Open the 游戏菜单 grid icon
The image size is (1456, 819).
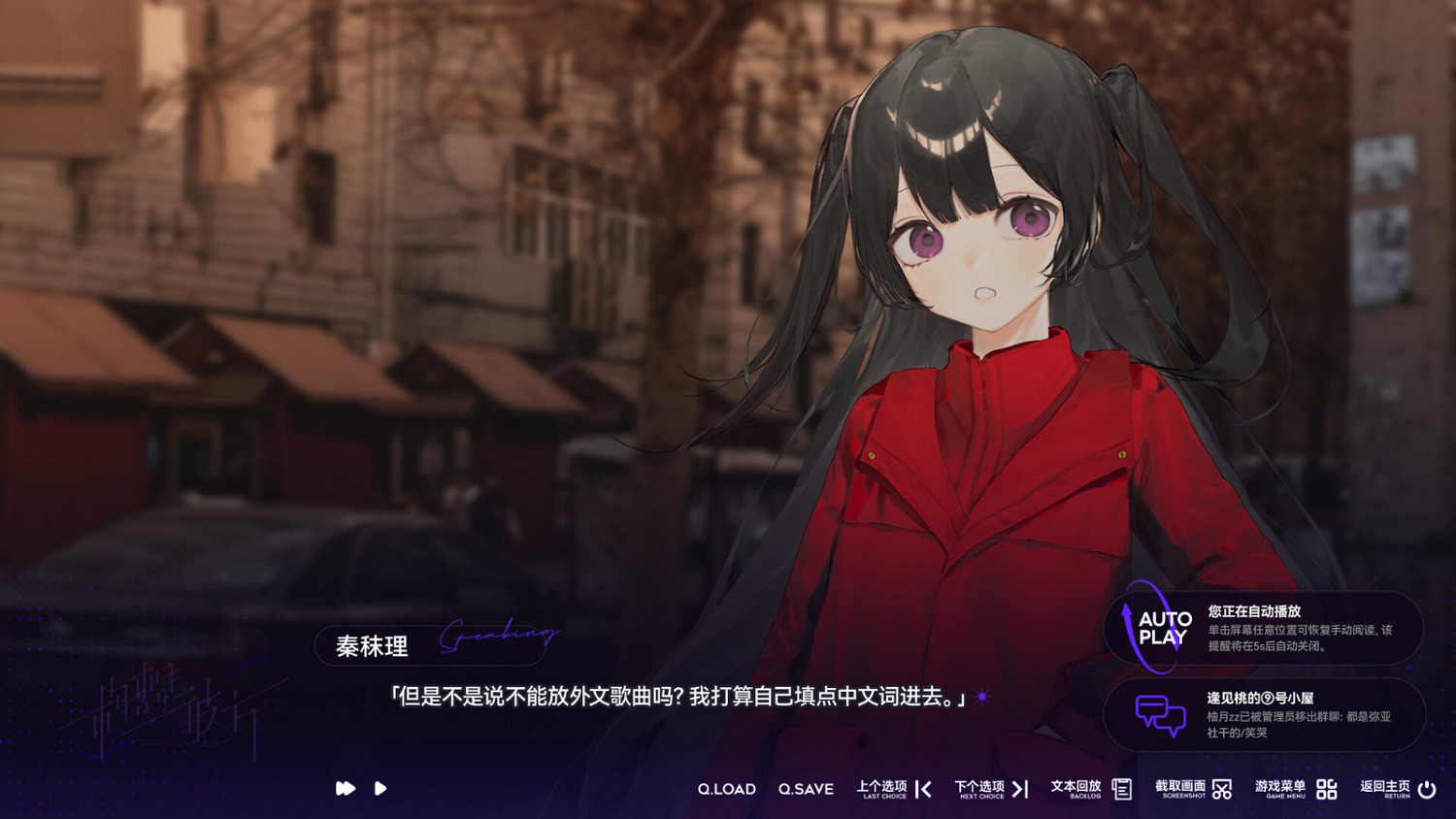tap(1325, 789)
